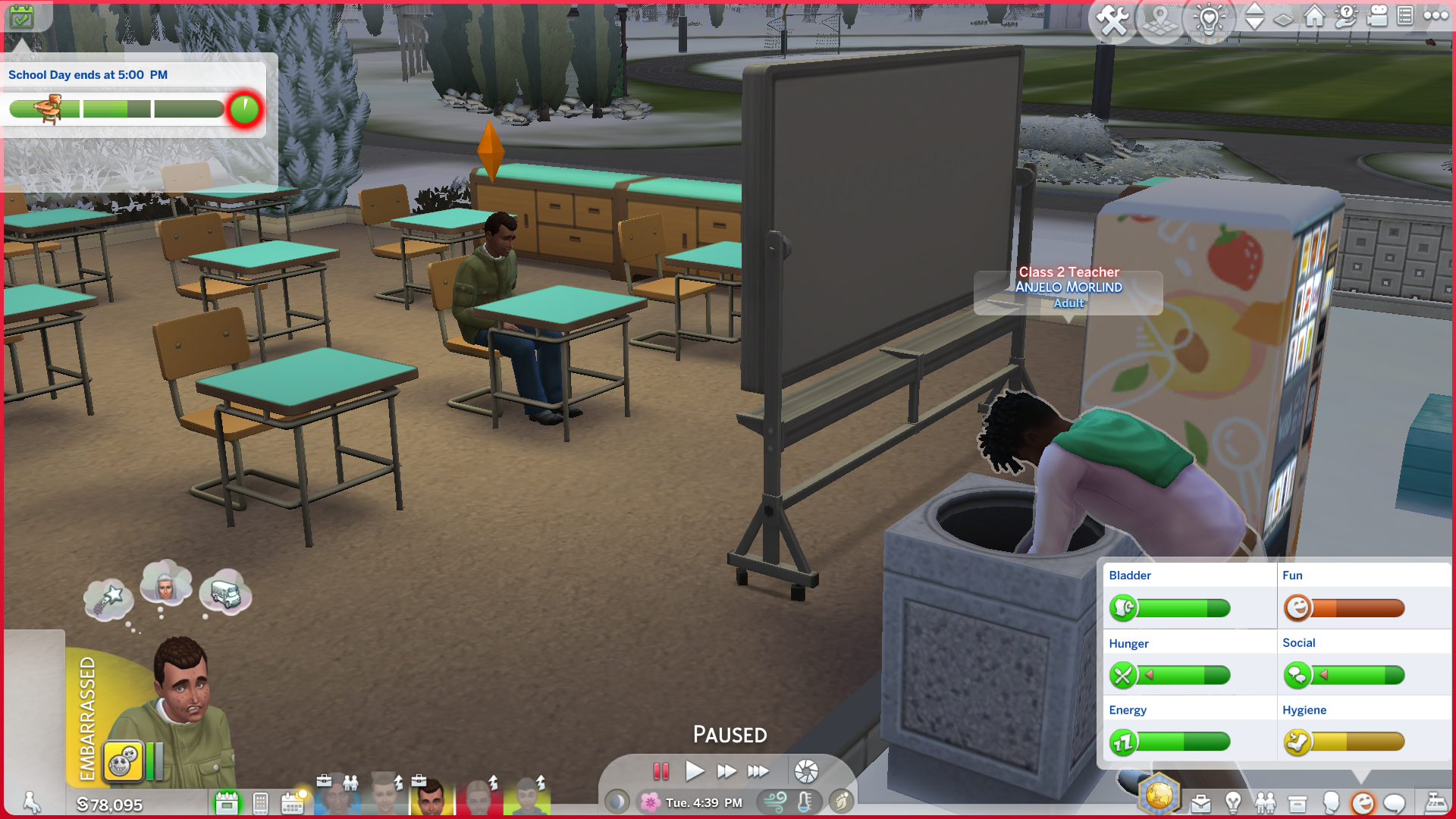Open the Inventory box panel
Viewport: 1456px width, 819px height.
point(1298,803)
